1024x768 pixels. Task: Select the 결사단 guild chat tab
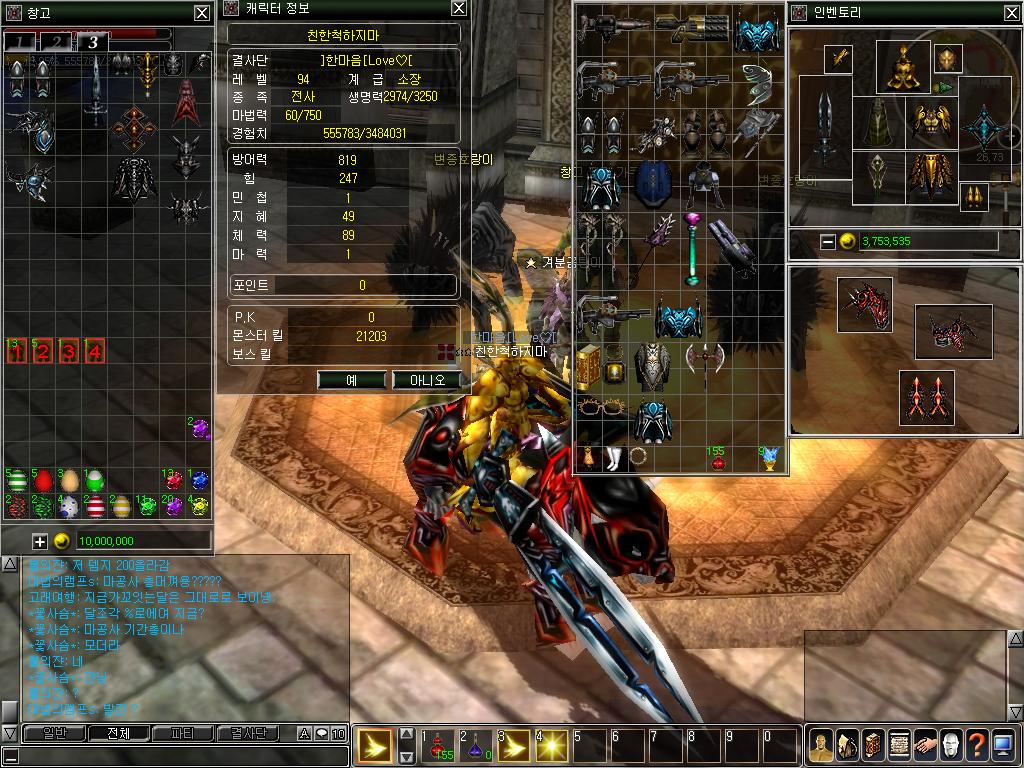click(x=247, y=733)
